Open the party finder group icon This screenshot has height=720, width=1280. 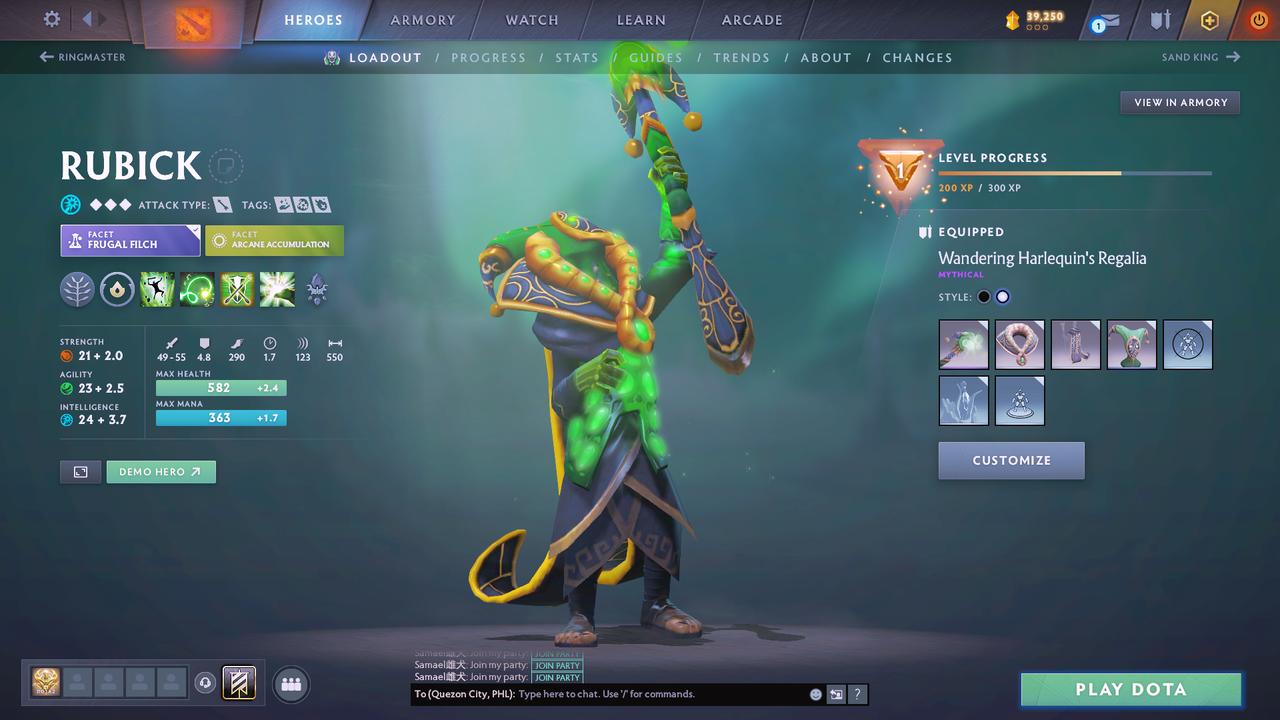tap(289, 684)
